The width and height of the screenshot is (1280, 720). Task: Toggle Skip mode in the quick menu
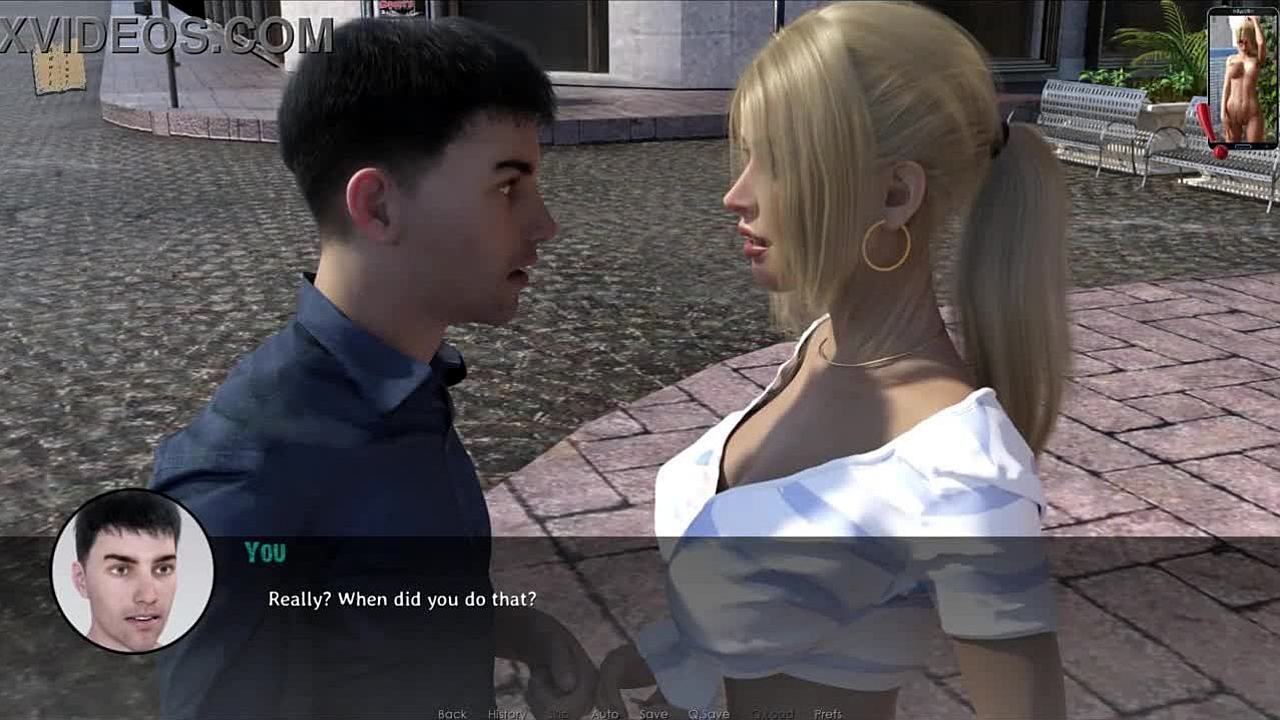point(558,714)
